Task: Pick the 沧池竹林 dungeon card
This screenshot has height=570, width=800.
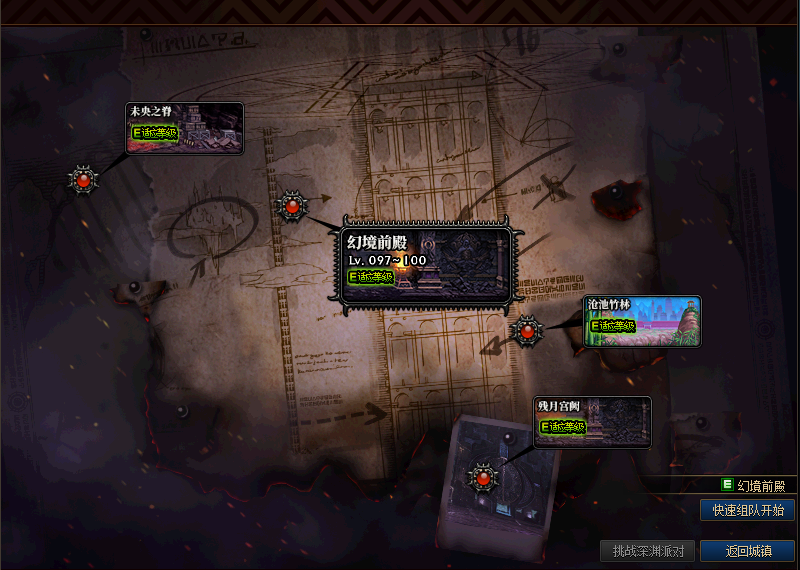Action: [x=642, y=321]
